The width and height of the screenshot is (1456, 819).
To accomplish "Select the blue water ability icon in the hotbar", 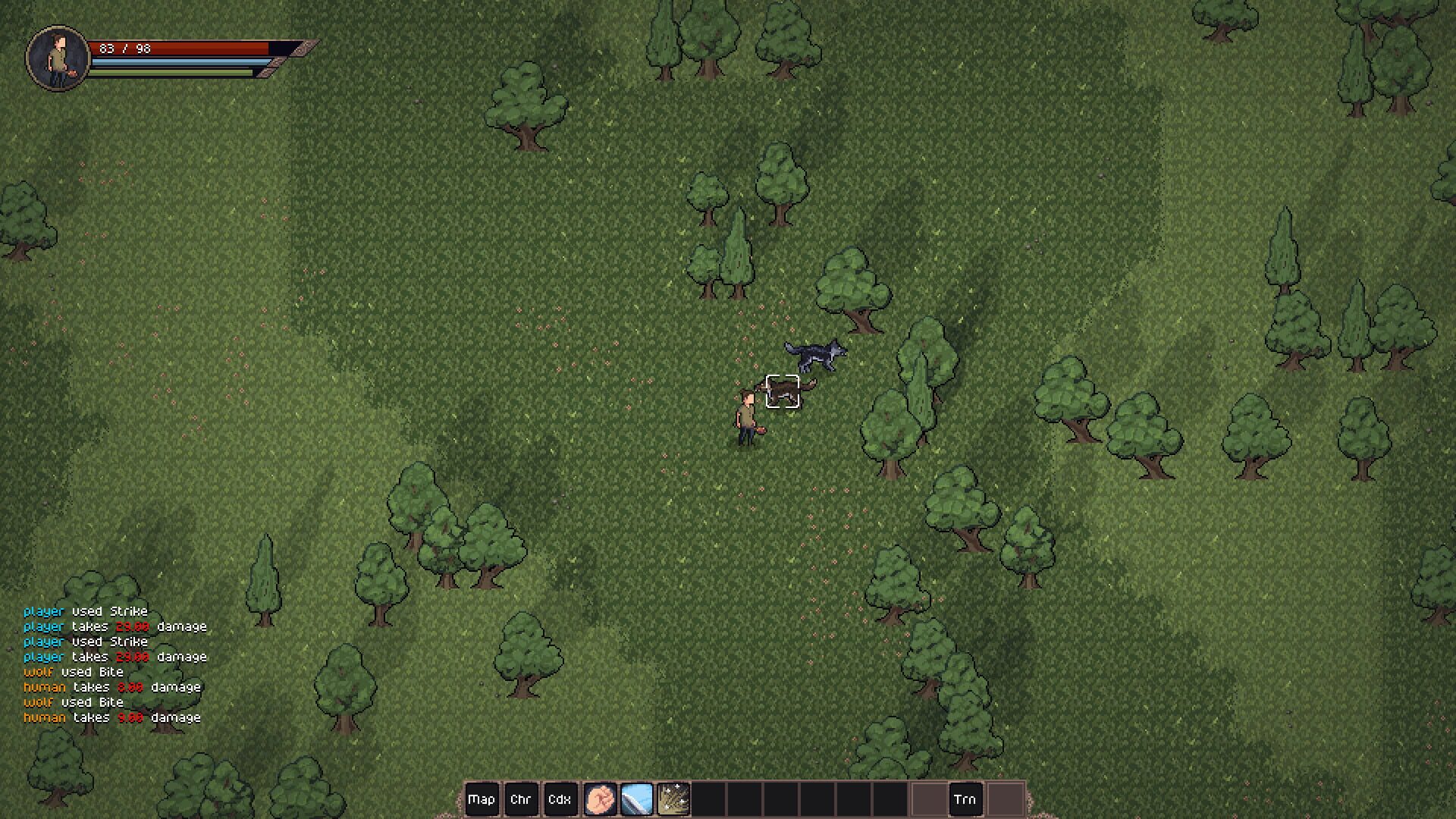I will pos(637,799).
